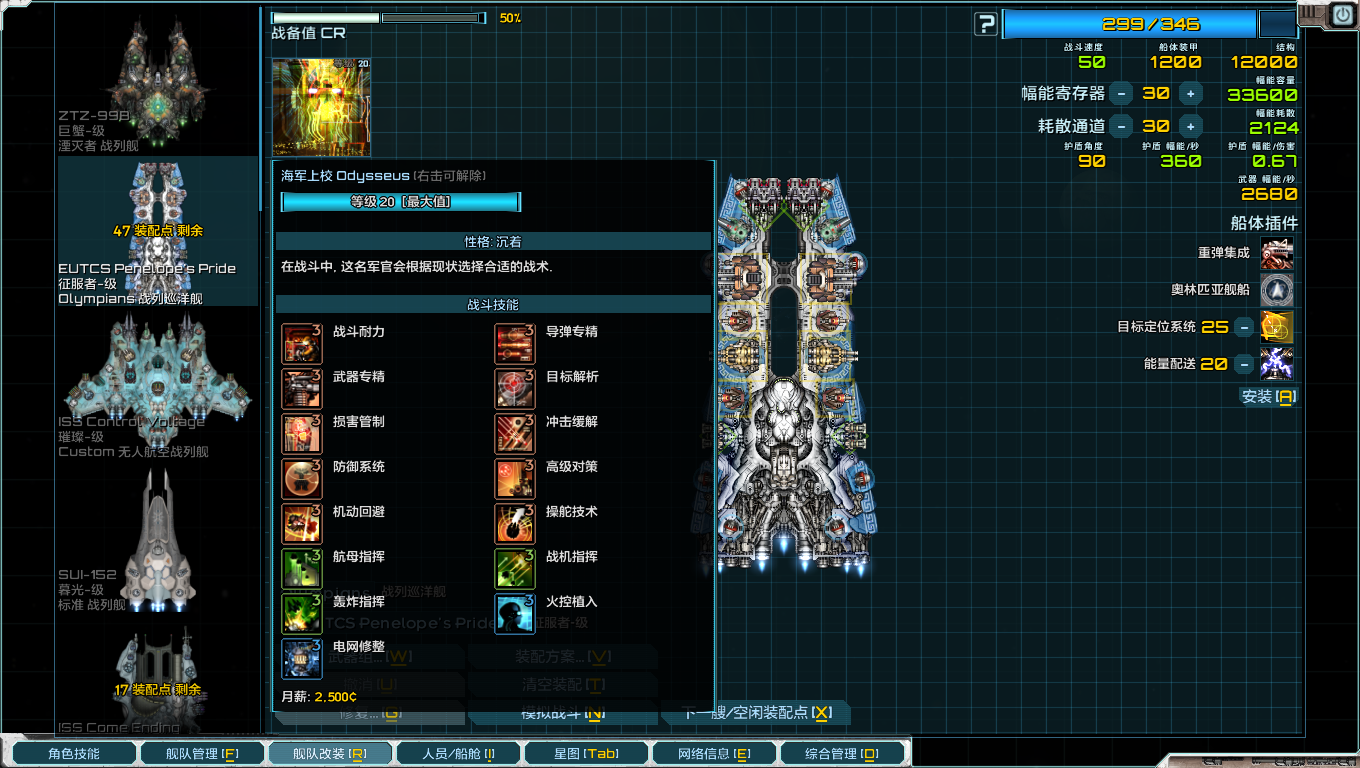Click the power button in top right corner
The width and height of the screenshot is (1360, 768).
[1342, 14]
